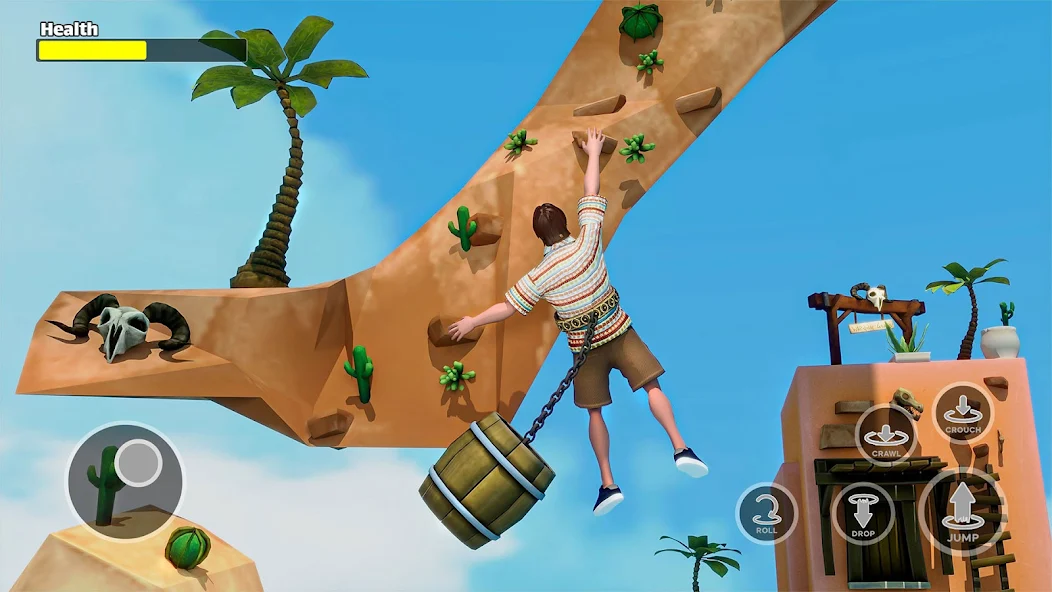This screenshot has width=1052, height=592.
Task: Use the Drop button
Action: click(x=862, y=513)
